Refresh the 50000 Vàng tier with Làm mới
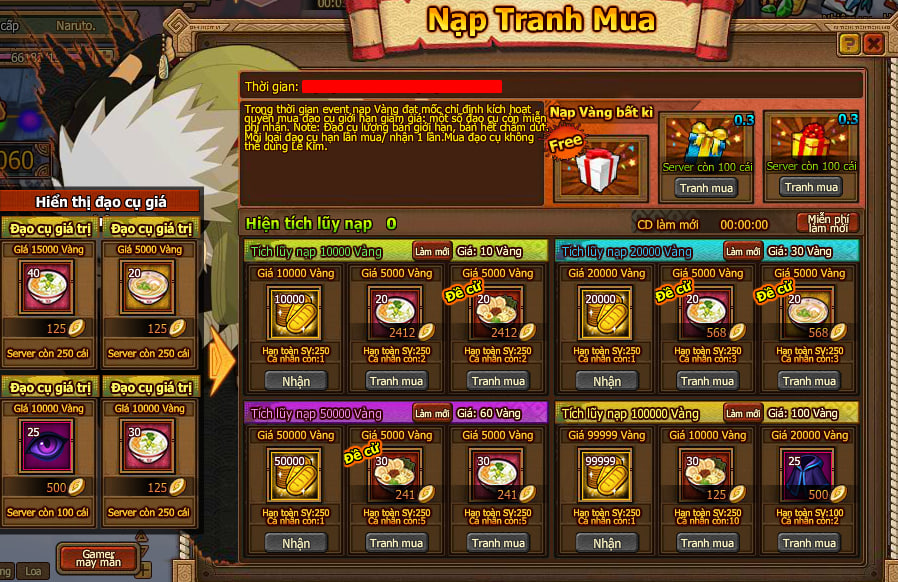Screen dimensions: 898x582 (x=432, y=413)
